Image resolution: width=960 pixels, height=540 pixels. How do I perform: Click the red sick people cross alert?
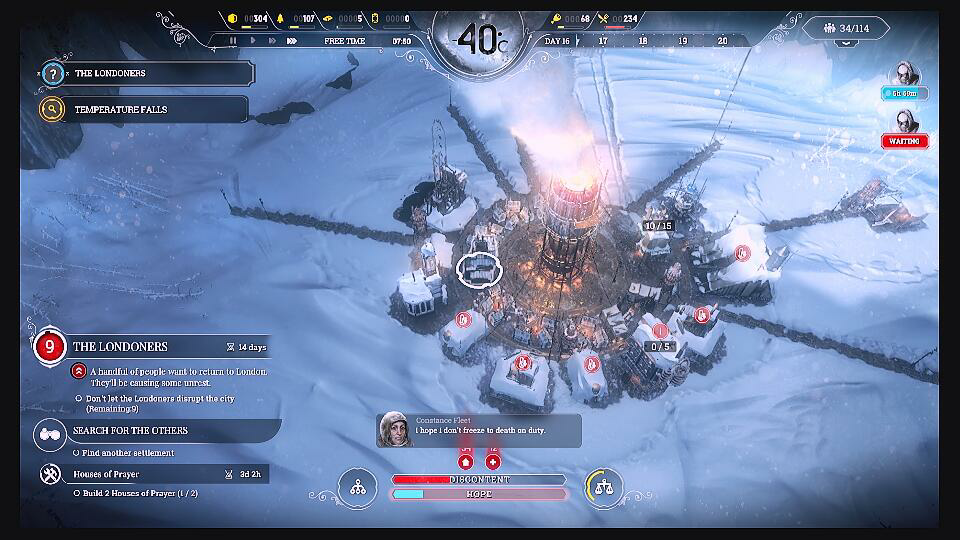click(493, 462)
